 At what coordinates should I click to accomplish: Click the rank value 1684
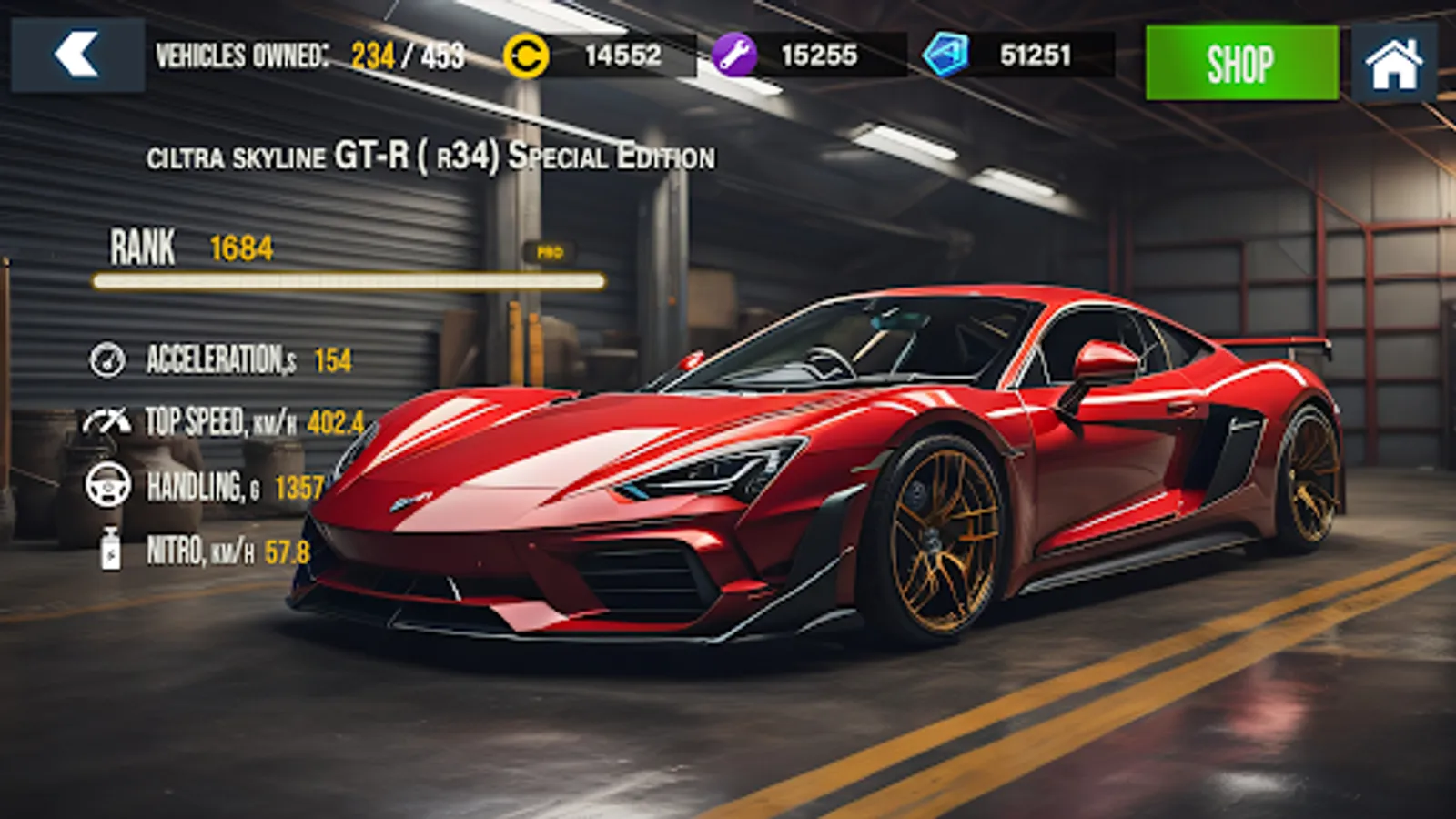pos(240,246)
